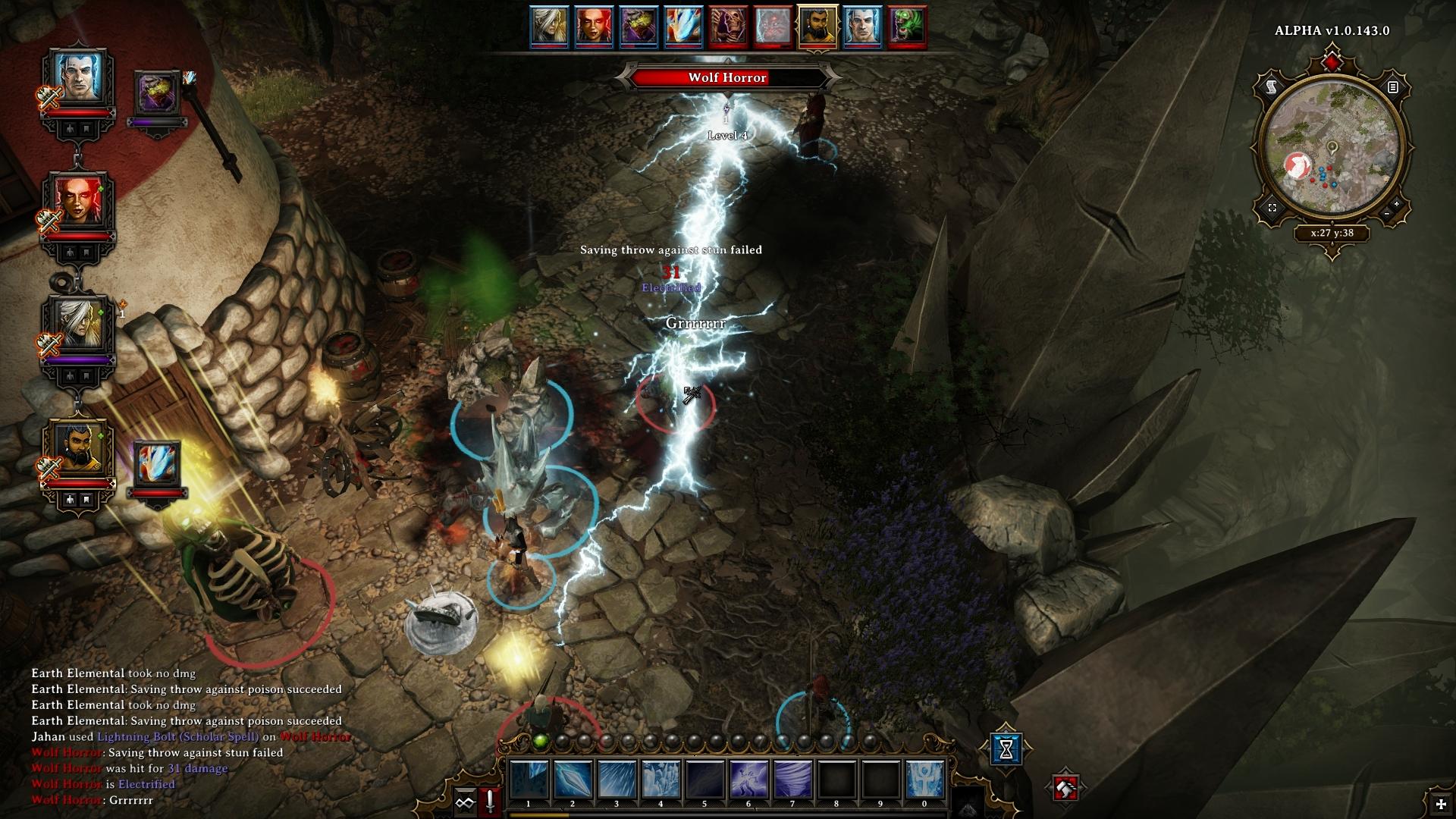Select green zombie in turn order bar

[907, 27]
